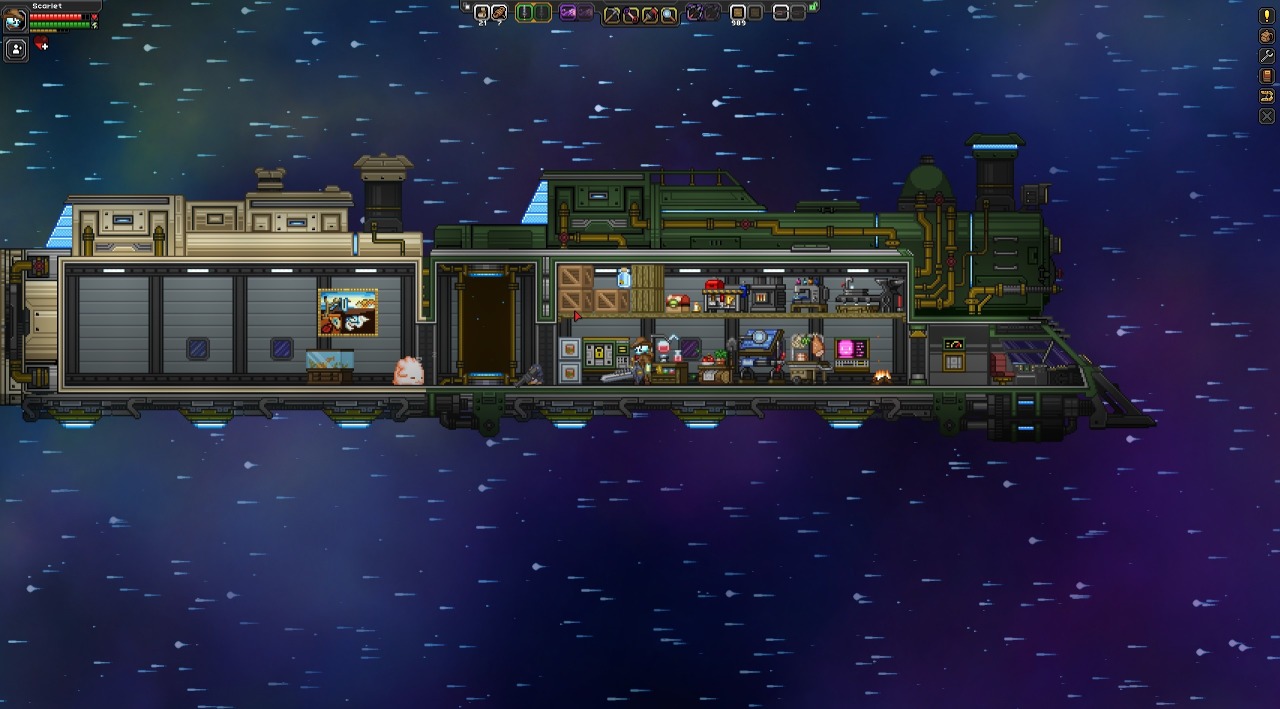
Task: Open the backpack inventory
Action: [1266, 36]
